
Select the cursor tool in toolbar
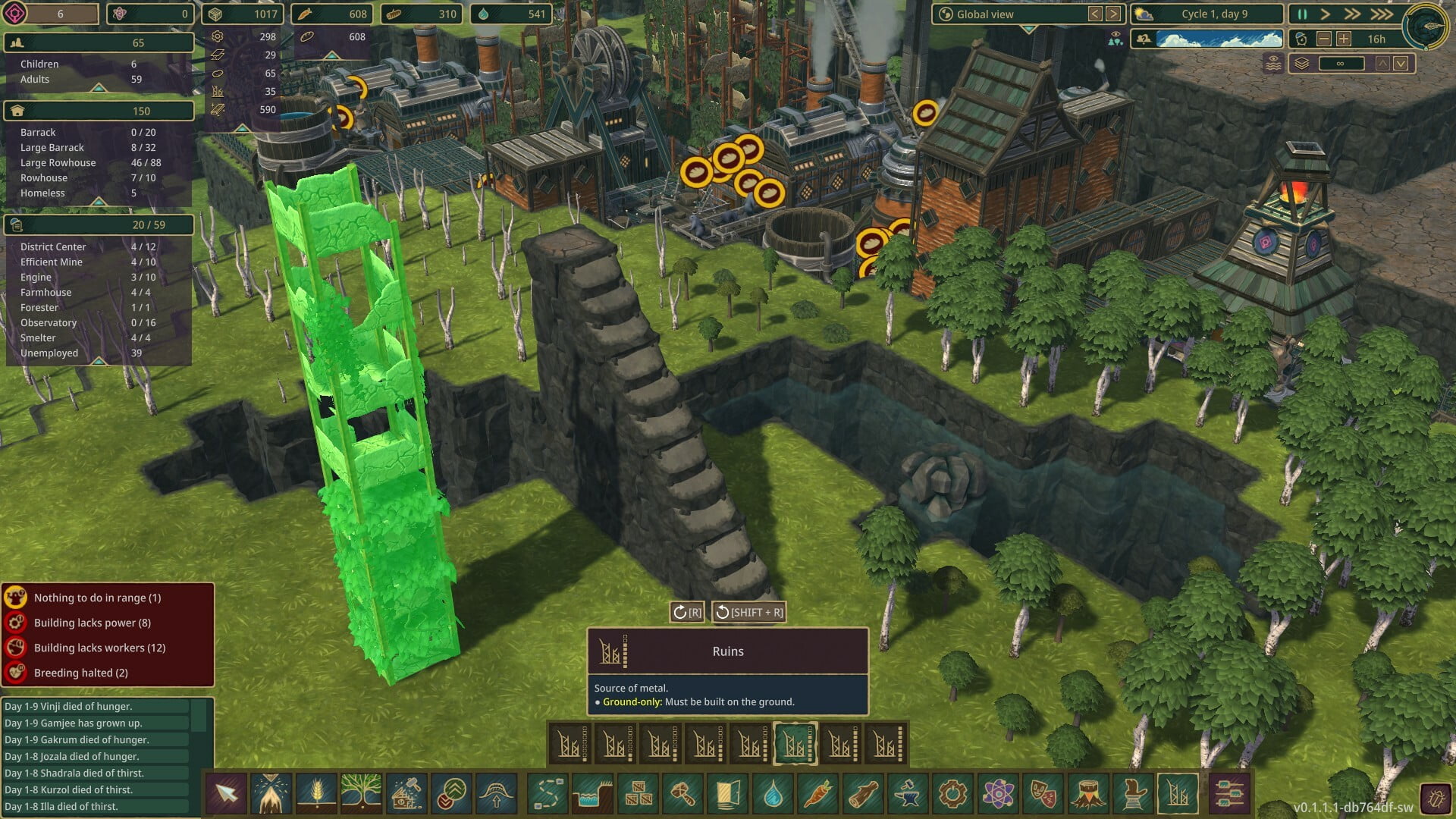(x=226, y=794)
